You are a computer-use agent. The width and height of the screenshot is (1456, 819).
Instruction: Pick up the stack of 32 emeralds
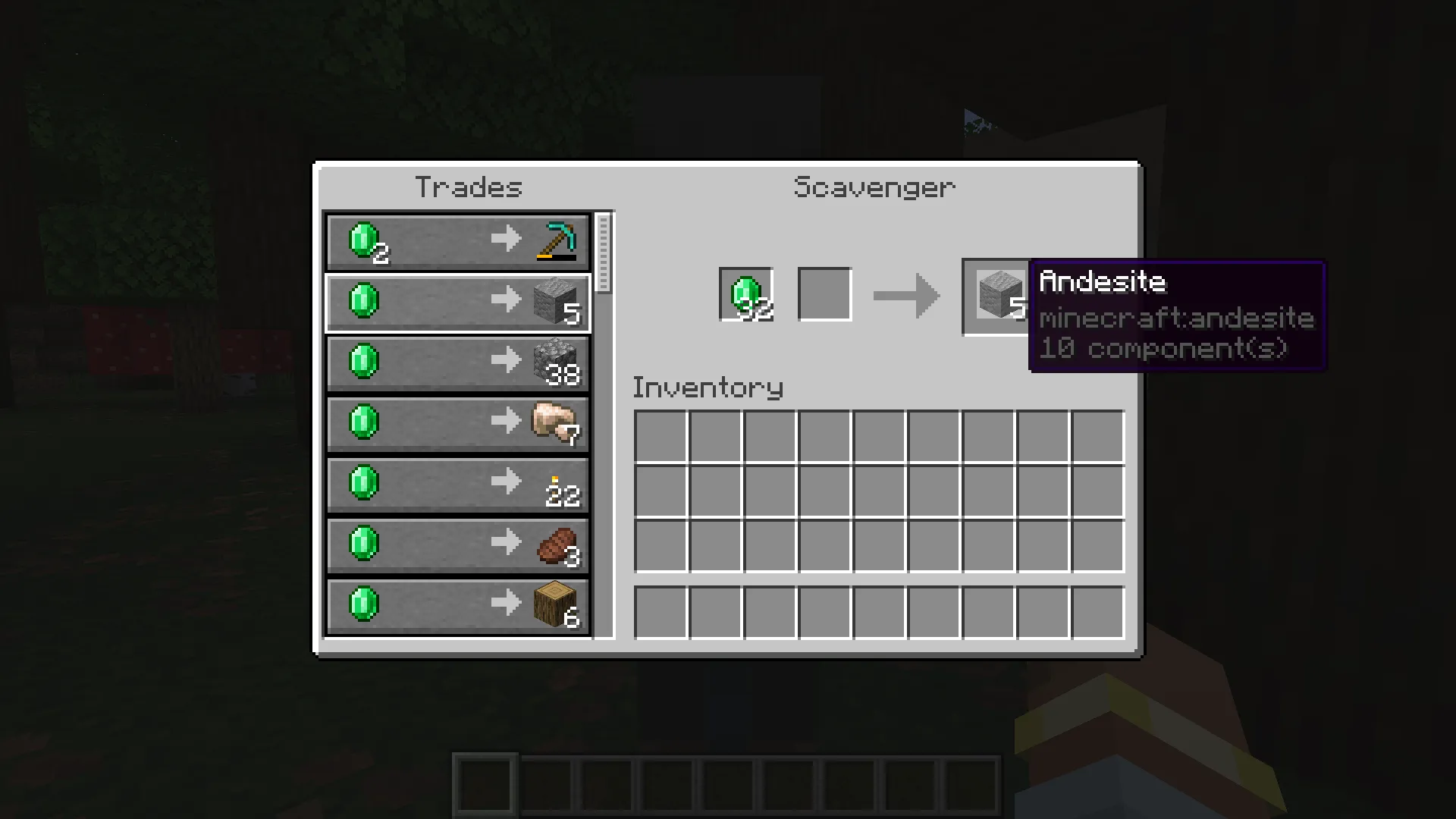[746, 295]
